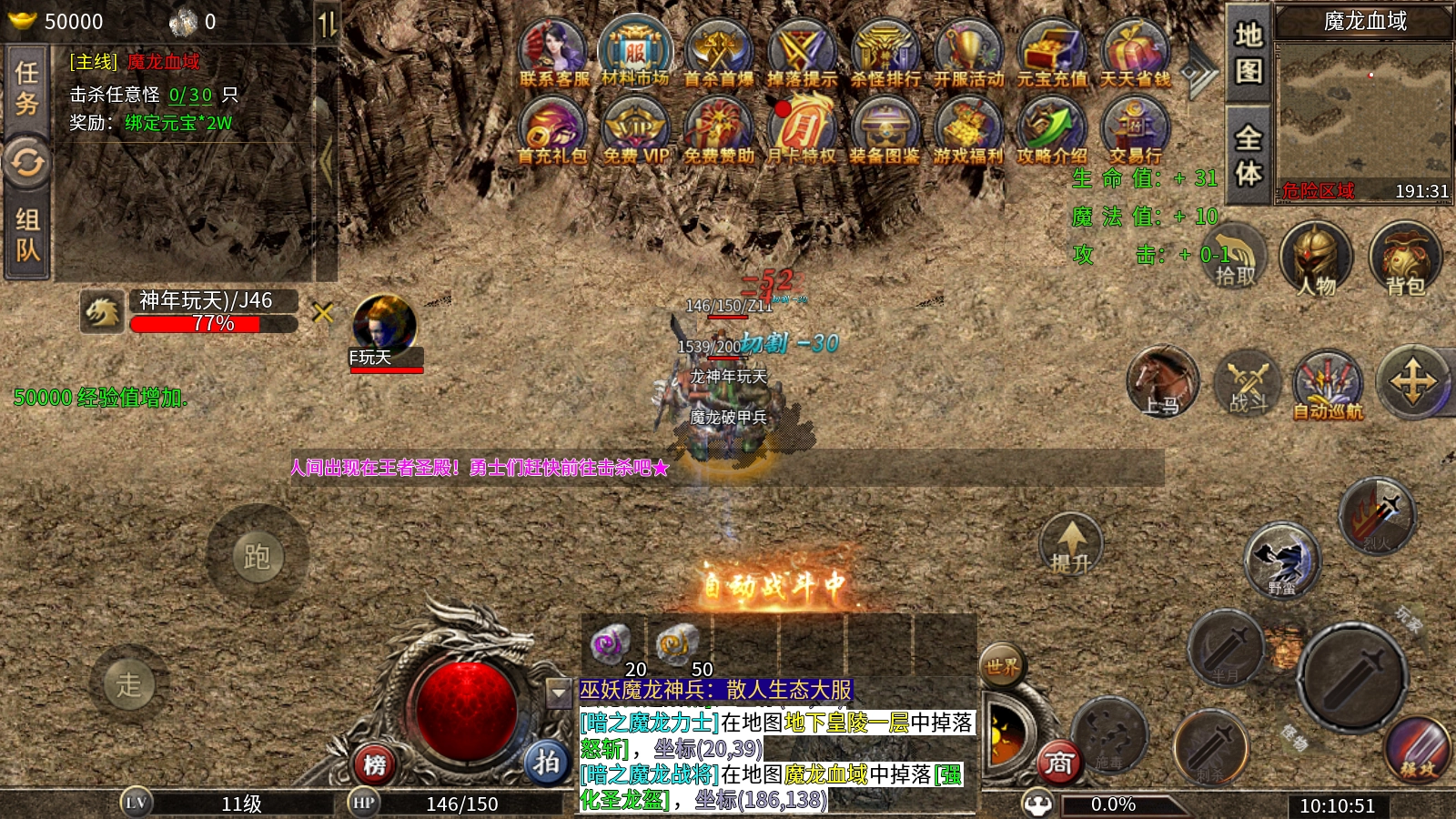
Task: Switch to the 组队 team tab
Action: [27, 234]
